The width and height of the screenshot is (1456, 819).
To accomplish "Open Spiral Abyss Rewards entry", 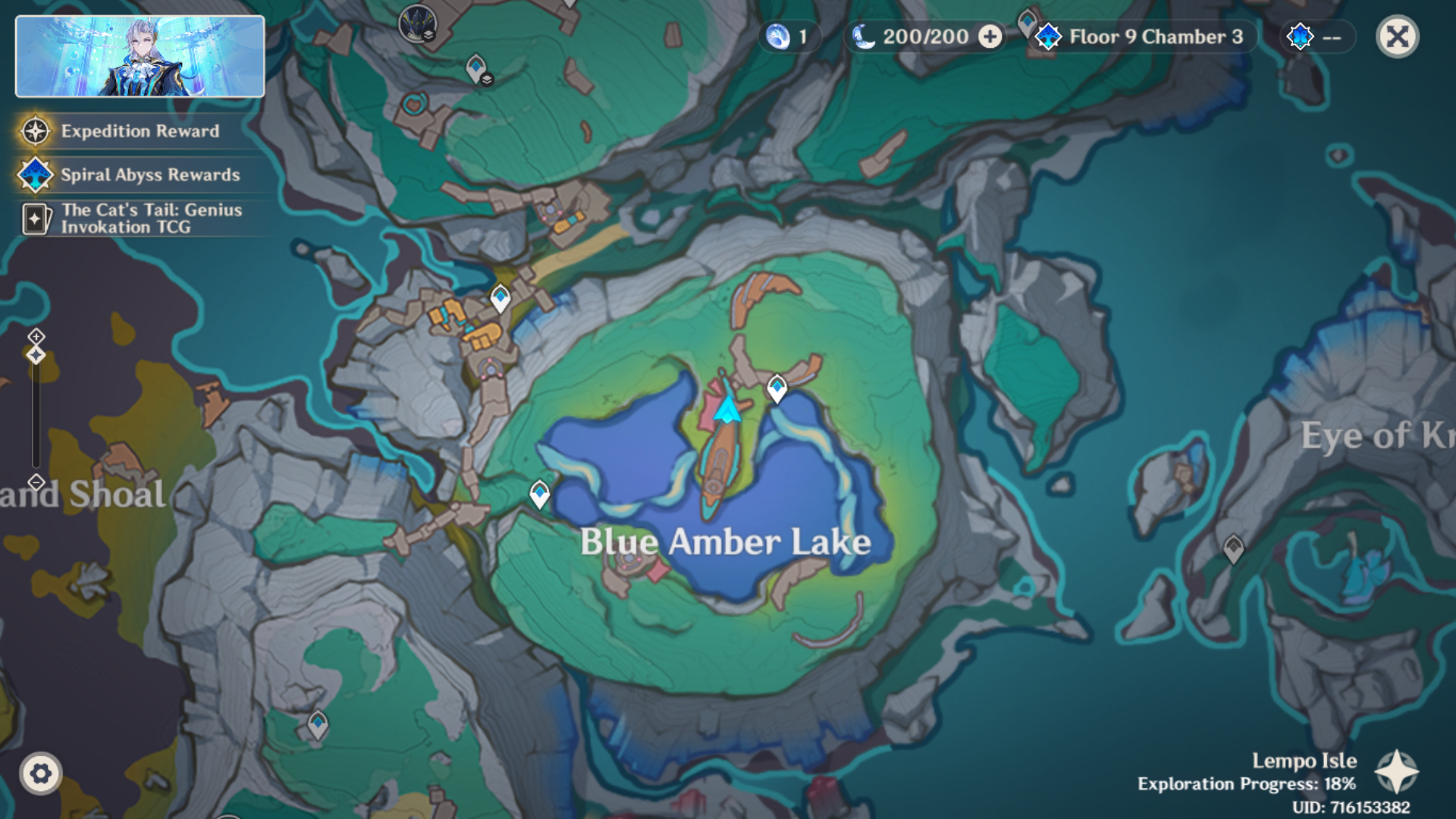I will click(149, 175).
